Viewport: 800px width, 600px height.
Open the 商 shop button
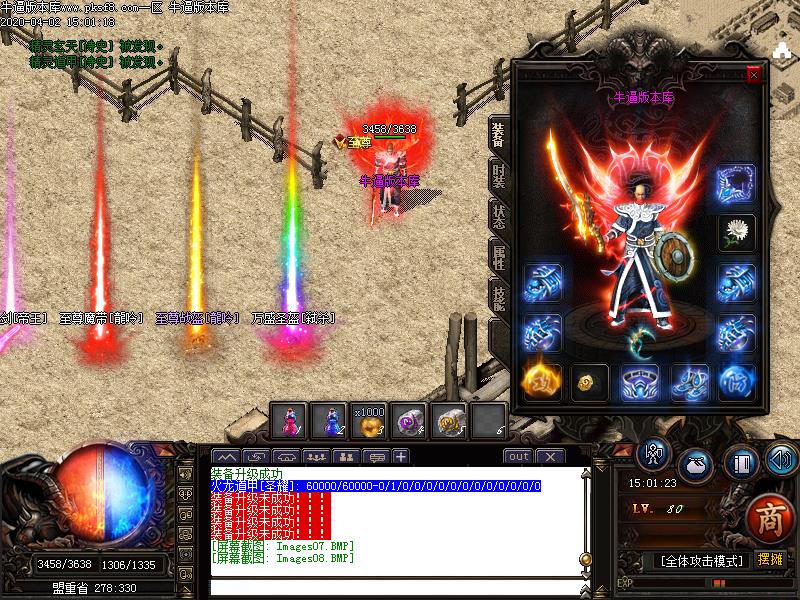[764, 518]
